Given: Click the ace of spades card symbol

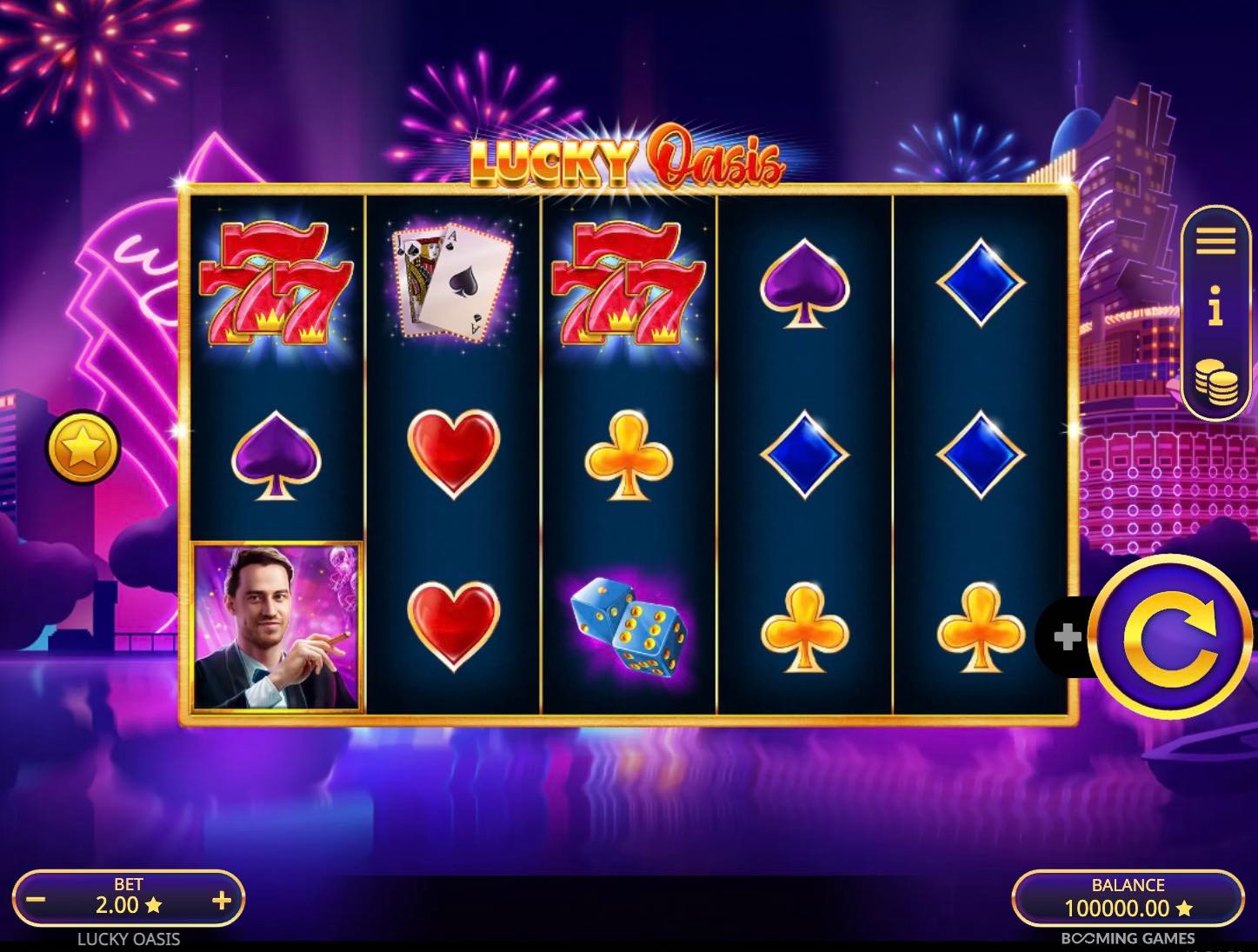Looking at the screenshot, I should point(448,283).
